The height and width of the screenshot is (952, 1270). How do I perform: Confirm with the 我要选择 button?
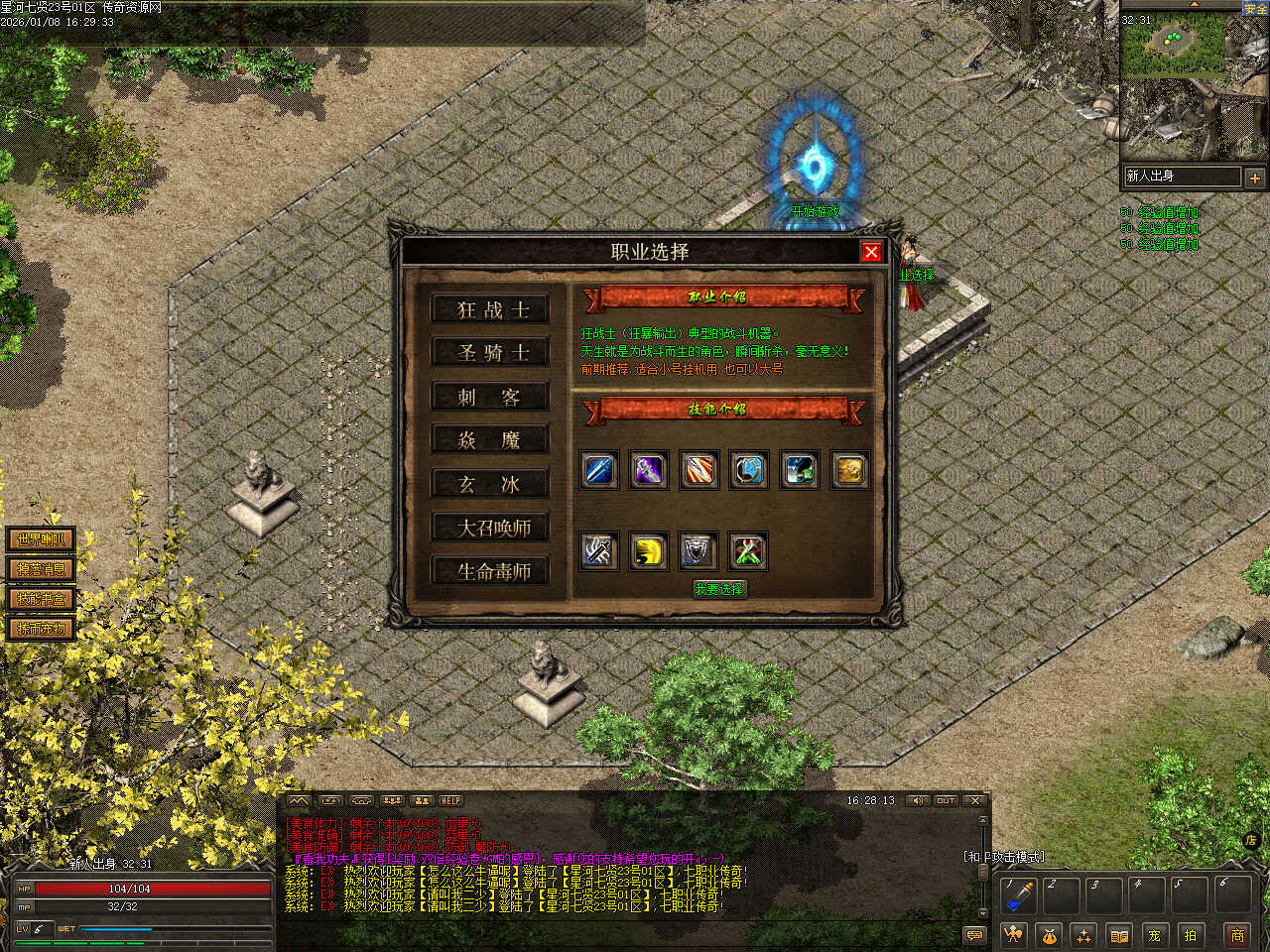coord(719,589)
